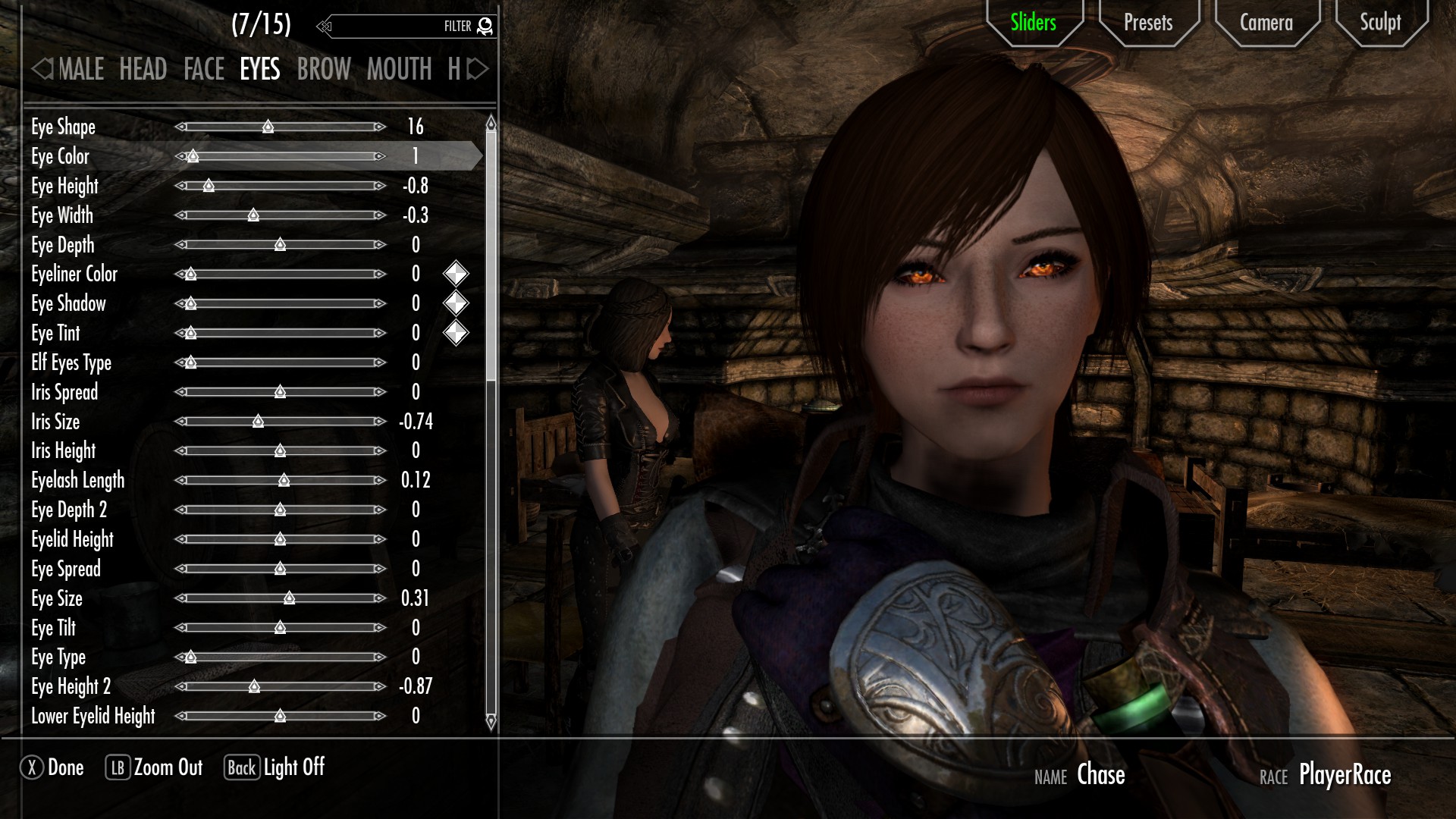Click the Name field showing Chase
Viewport: 1456px width, 819px height.
click(1100, 775)
